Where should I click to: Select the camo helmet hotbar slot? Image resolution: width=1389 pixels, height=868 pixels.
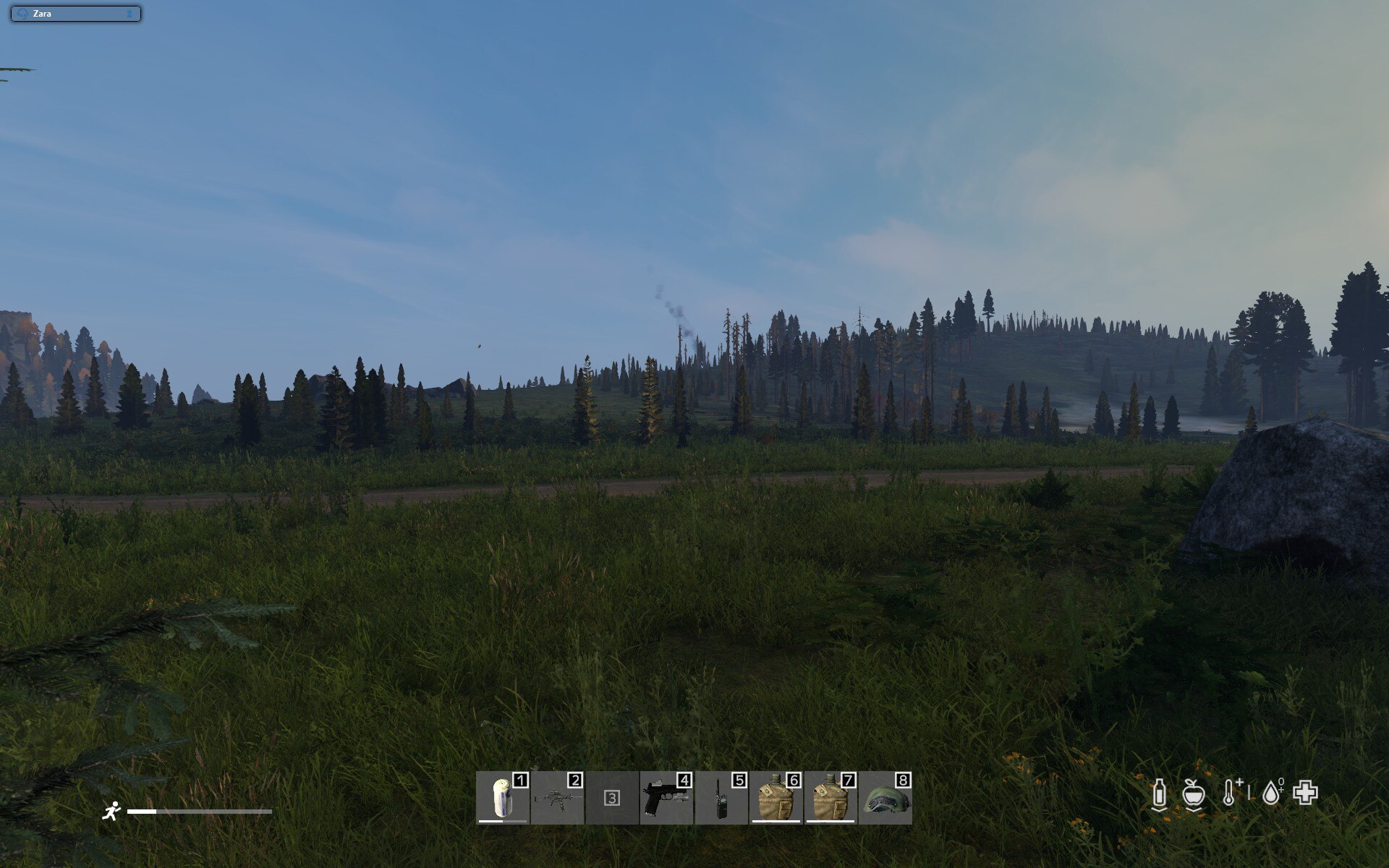(x=885, y=798)
